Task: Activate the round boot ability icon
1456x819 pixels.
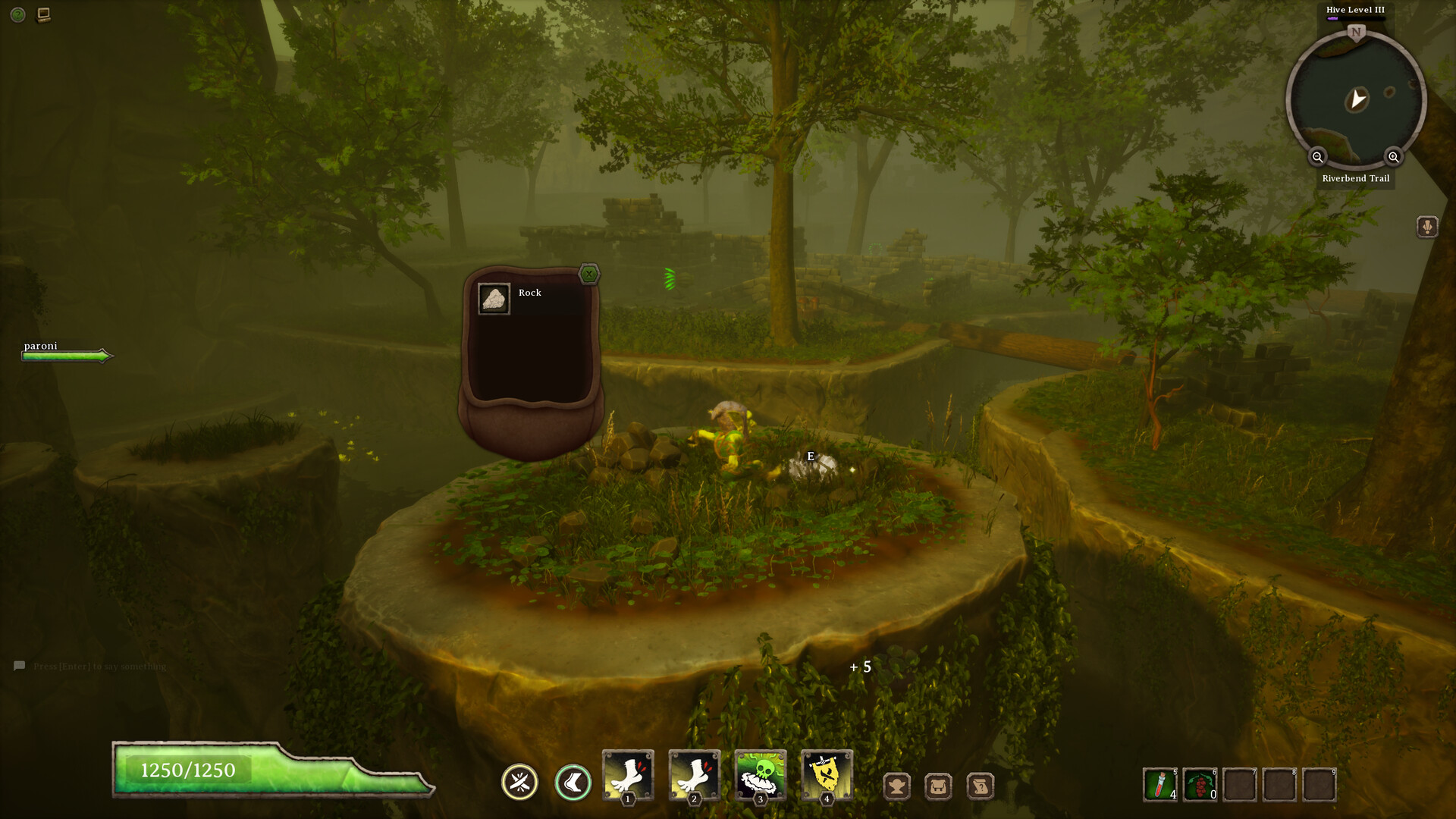Action: (573, 782)
